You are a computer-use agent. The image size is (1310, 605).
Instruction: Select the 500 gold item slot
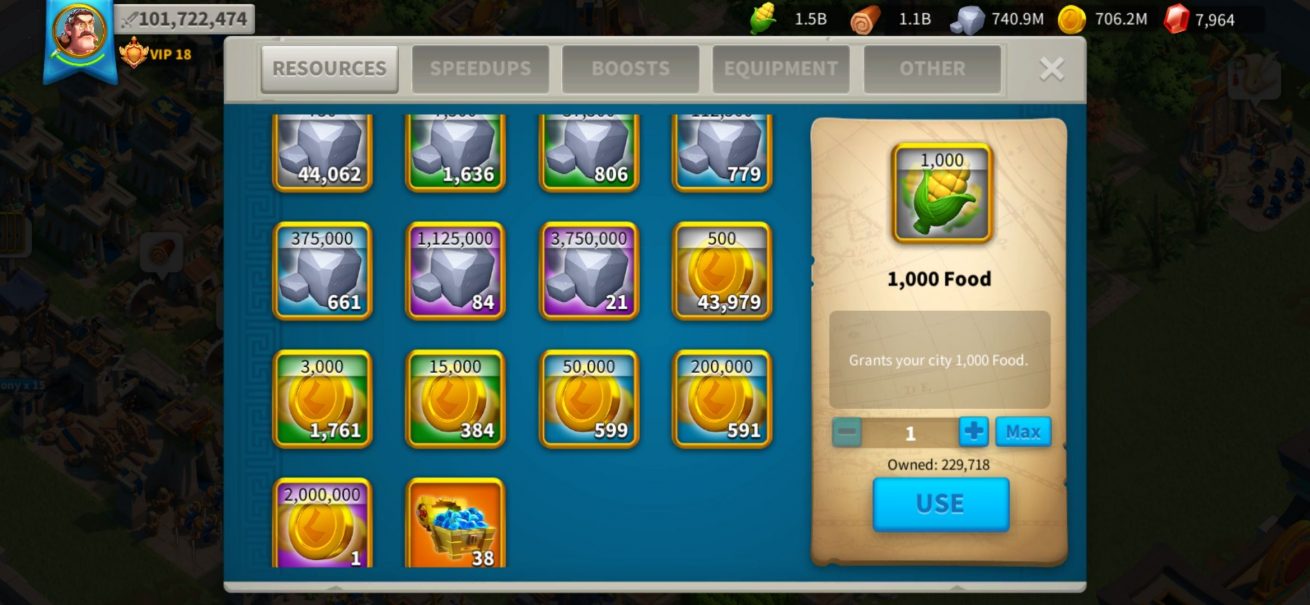(x=722, y=271)
